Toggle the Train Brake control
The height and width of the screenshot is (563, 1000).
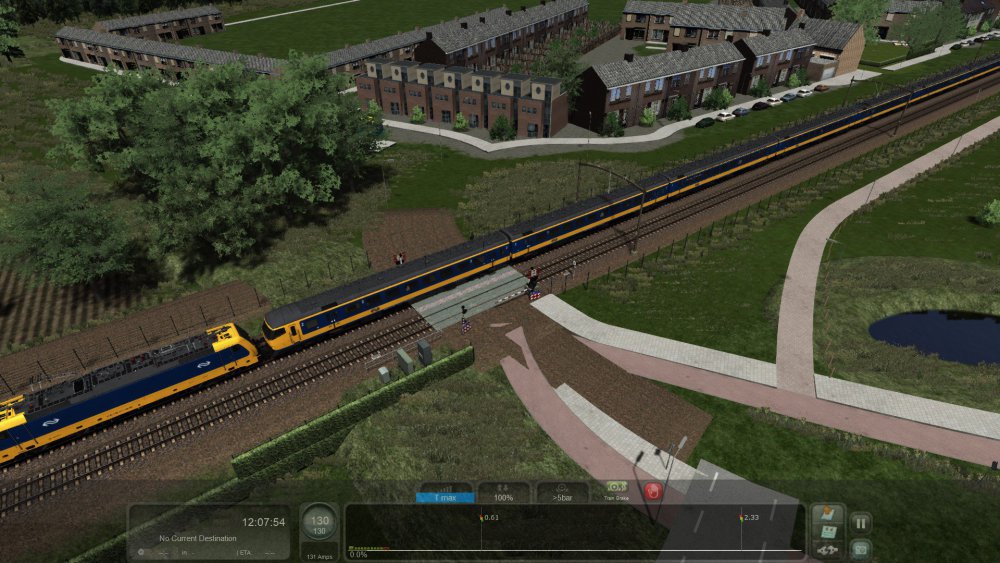(615, 490)
